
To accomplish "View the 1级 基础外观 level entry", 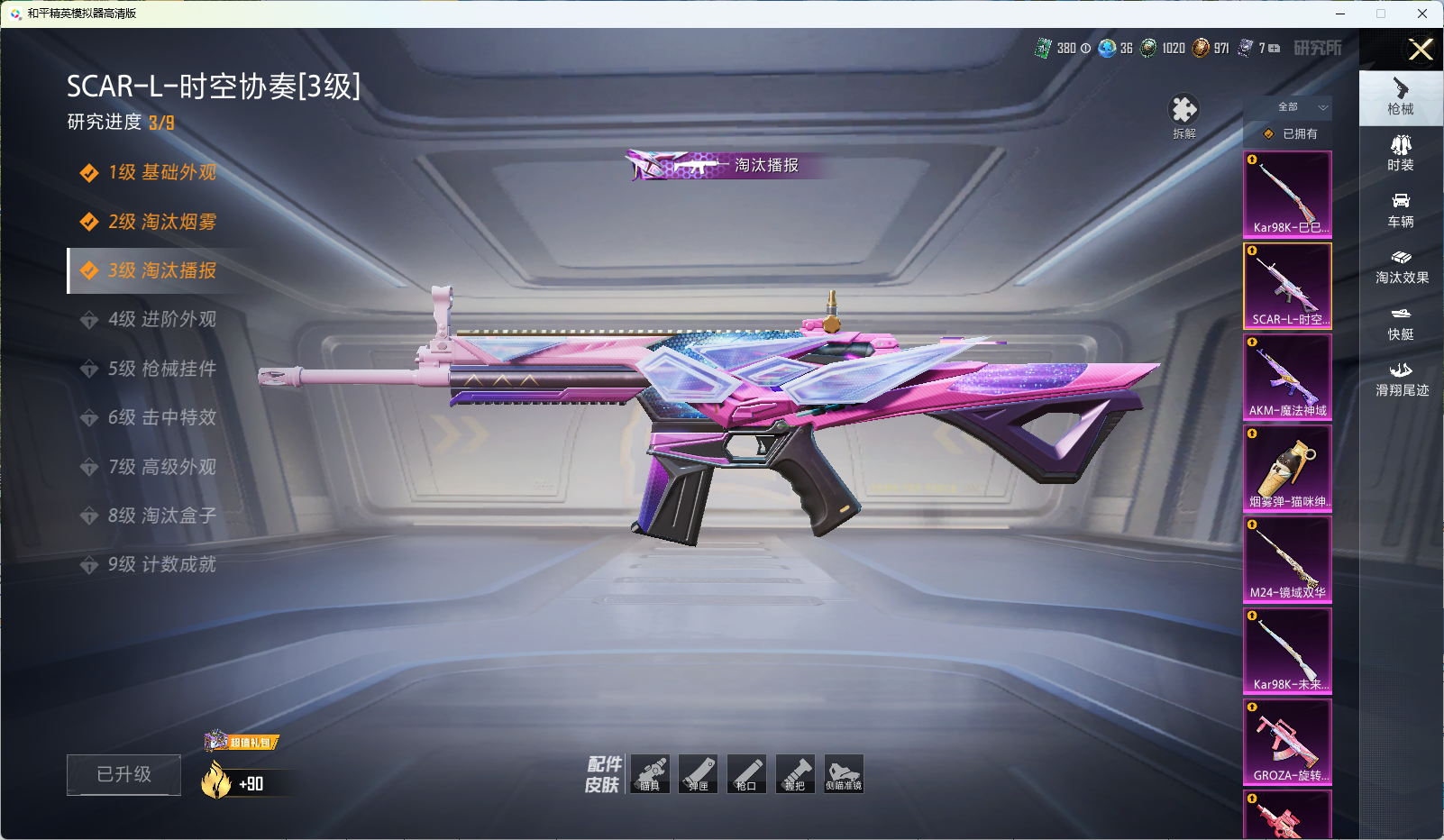I will 160,172.
